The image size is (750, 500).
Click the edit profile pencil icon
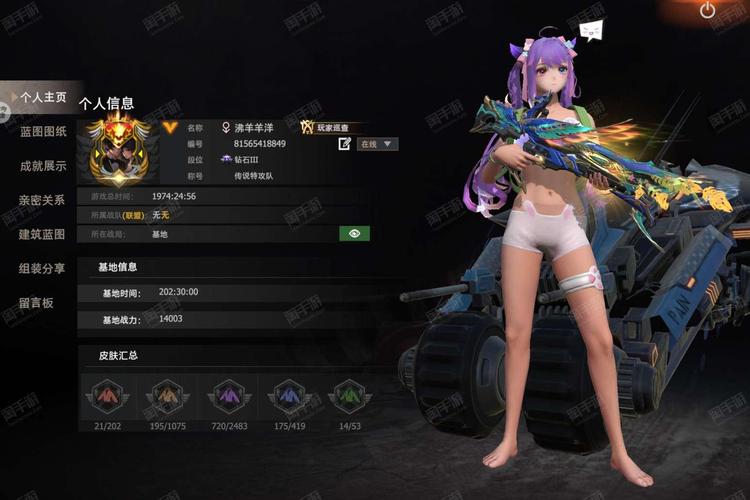[345, 144]
